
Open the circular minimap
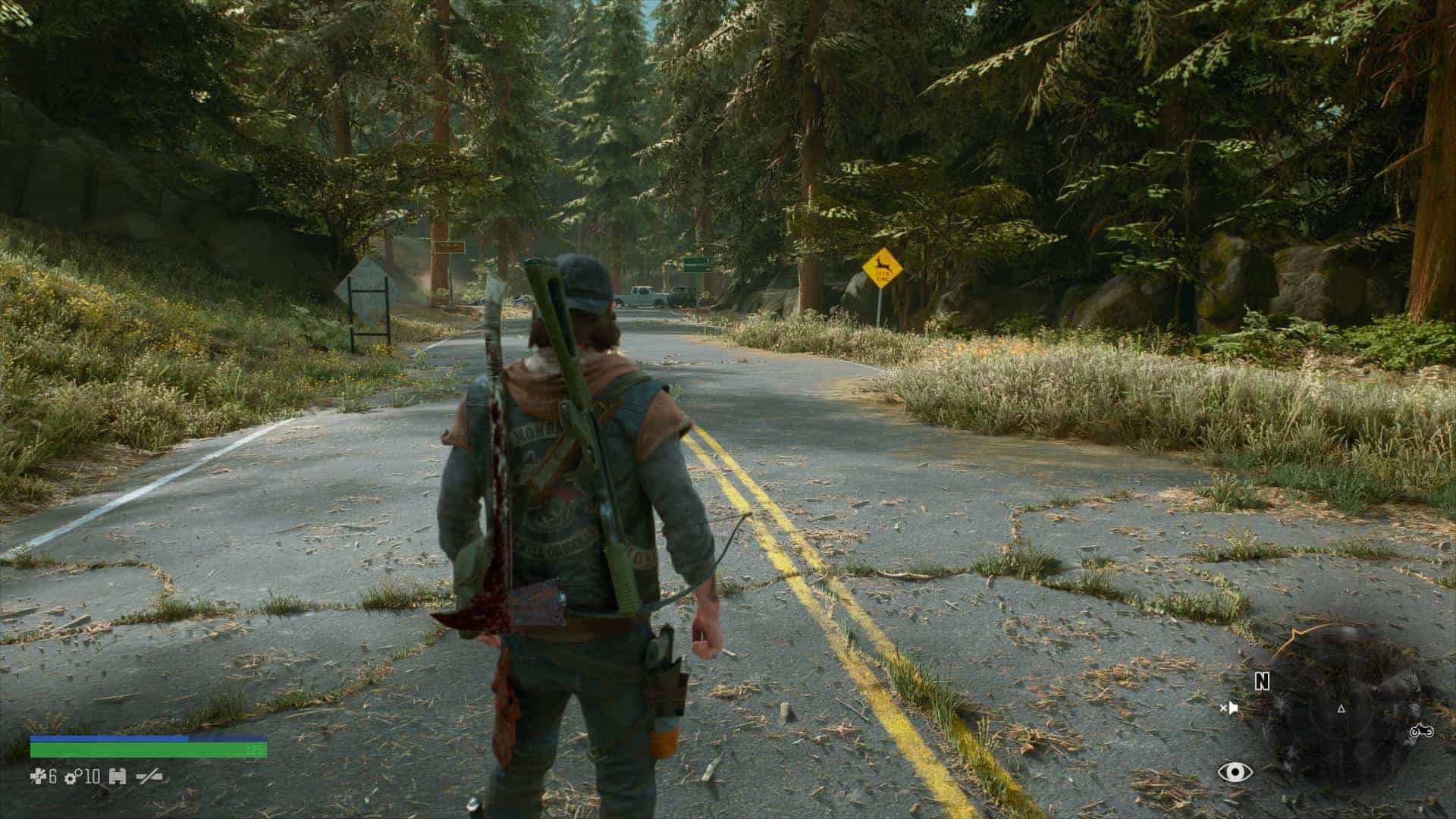click(1341, 709)
